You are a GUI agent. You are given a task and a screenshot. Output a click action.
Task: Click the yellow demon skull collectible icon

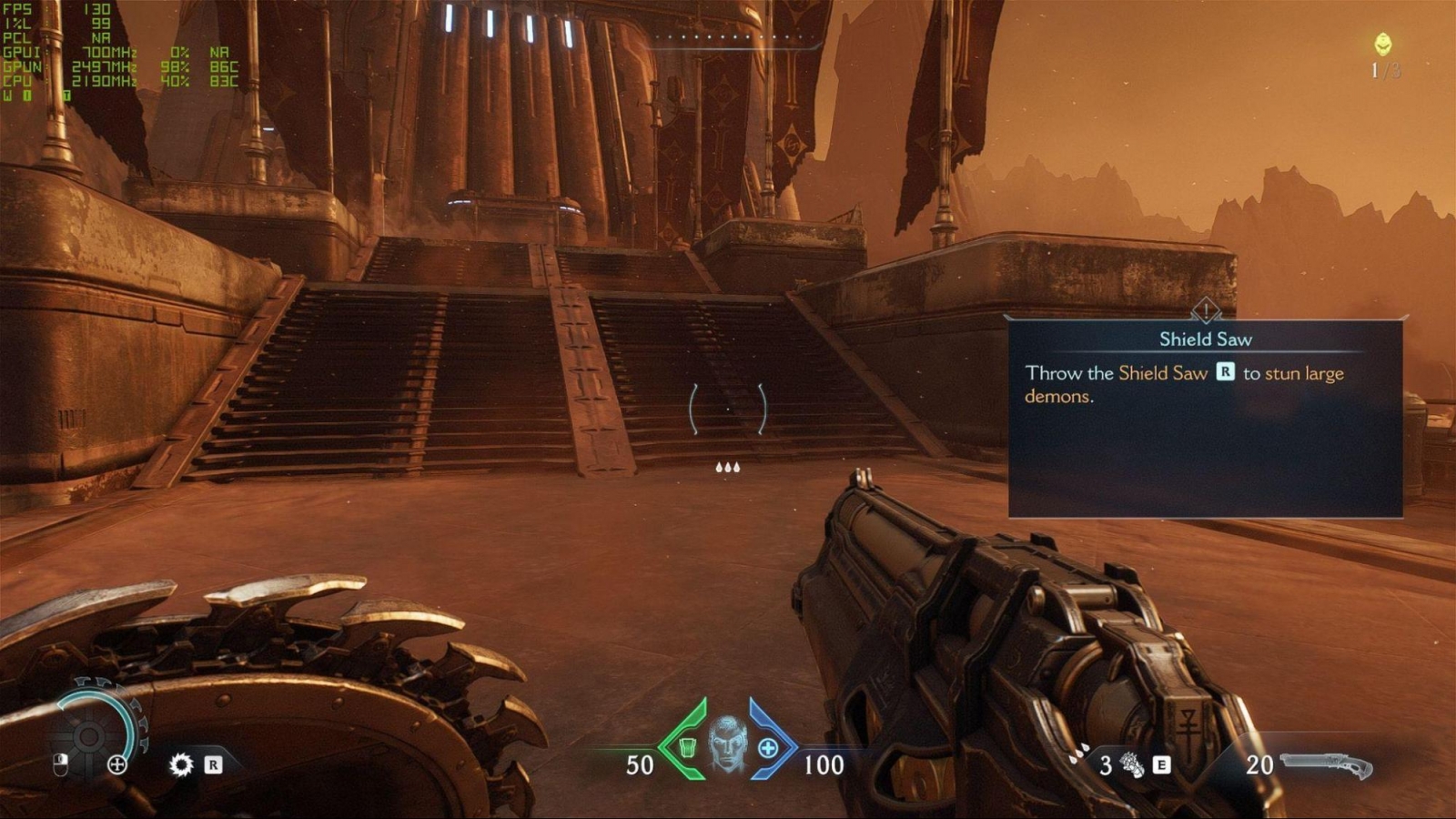pyautogui.click(x=1383, y=42)
